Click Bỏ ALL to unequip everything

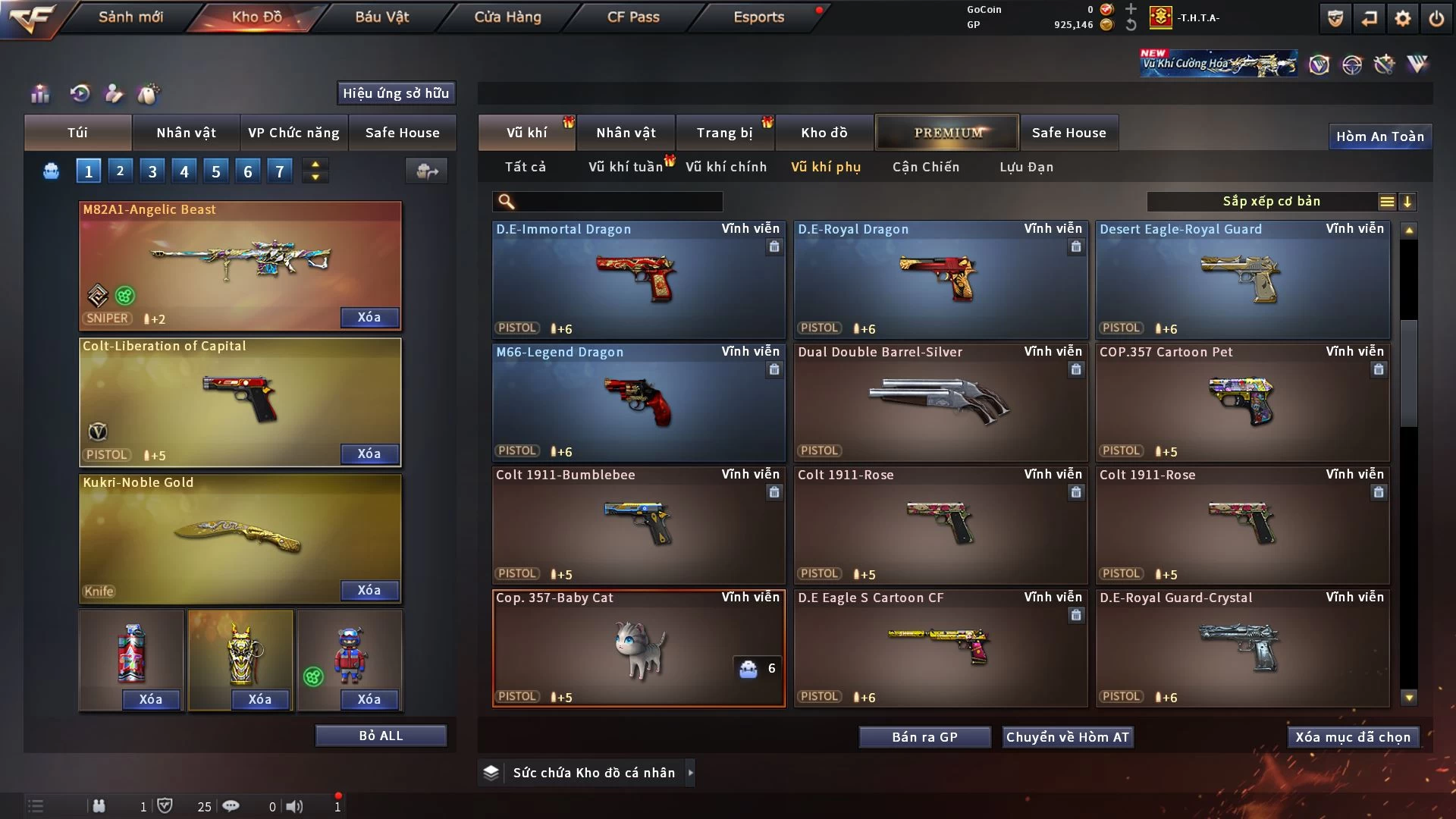pyautogui.click(x=381, y=736)
